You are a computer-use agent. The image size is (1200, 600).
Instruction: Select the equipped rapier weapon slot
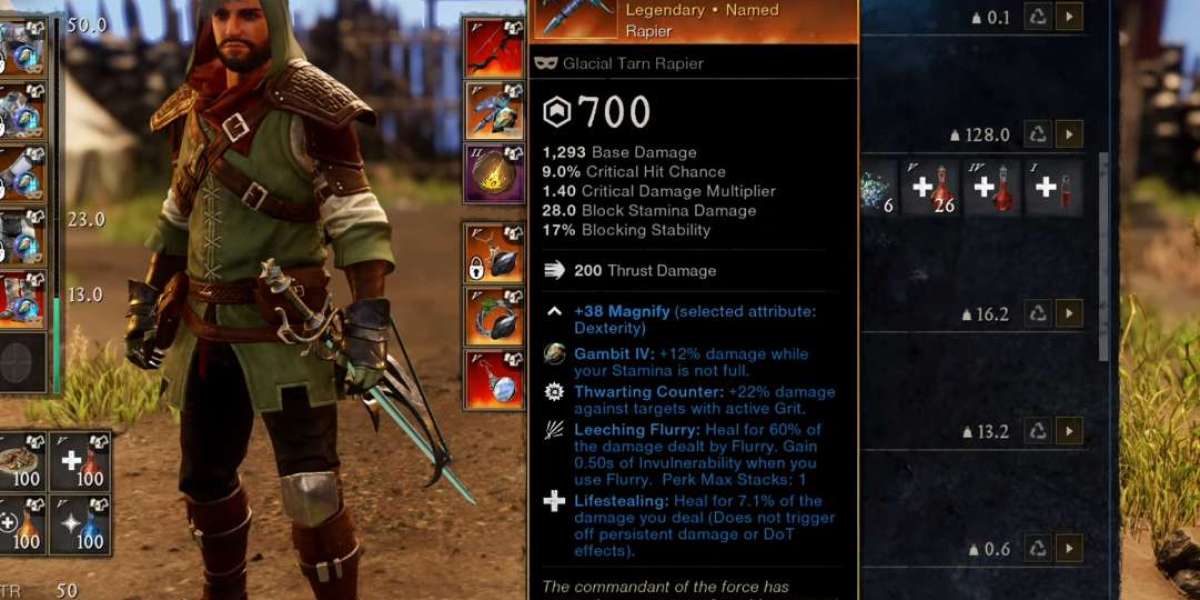coord(493,110)
